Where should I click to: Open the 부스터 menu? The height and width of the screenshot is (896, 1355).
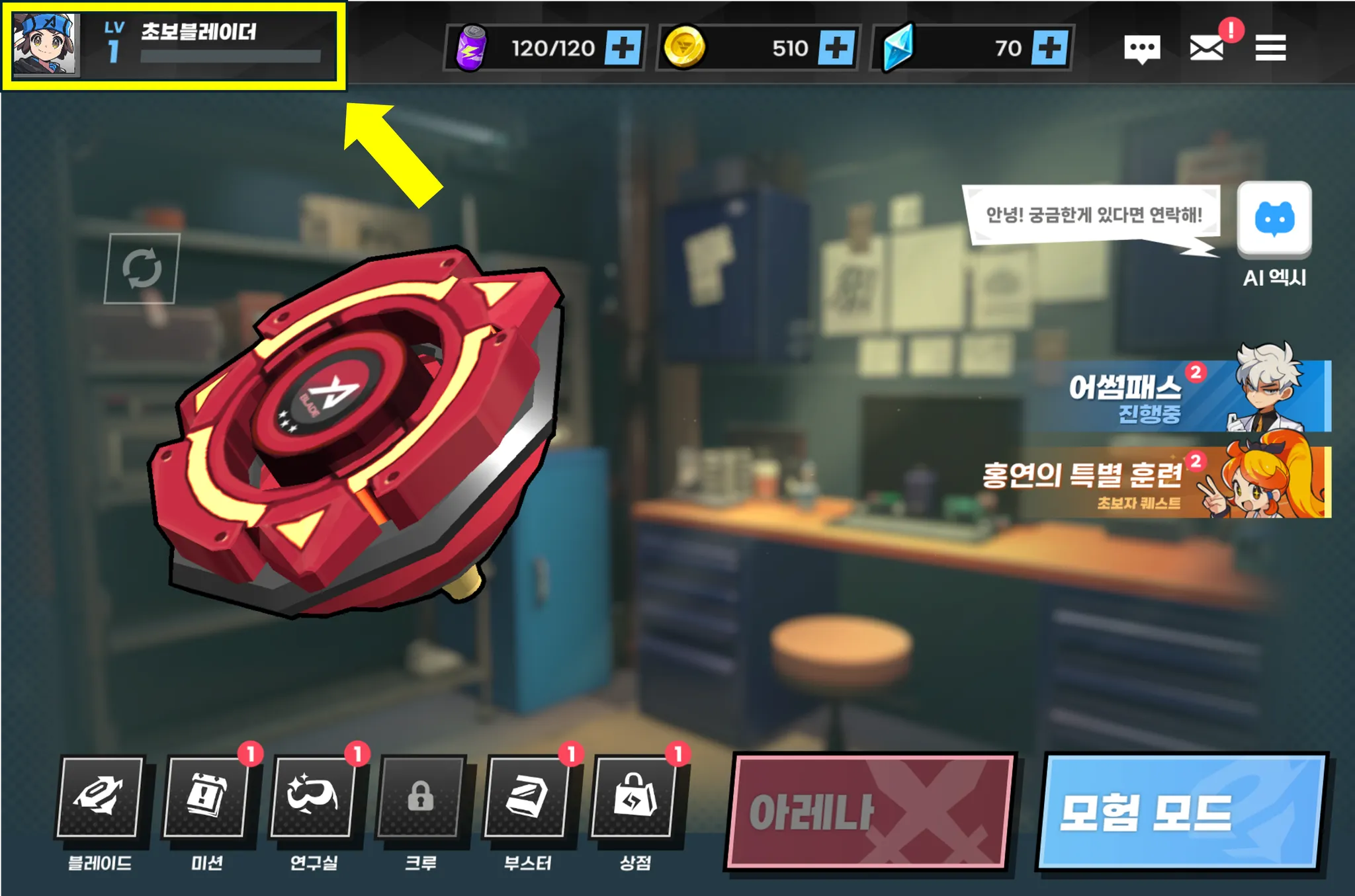point(527,796)
